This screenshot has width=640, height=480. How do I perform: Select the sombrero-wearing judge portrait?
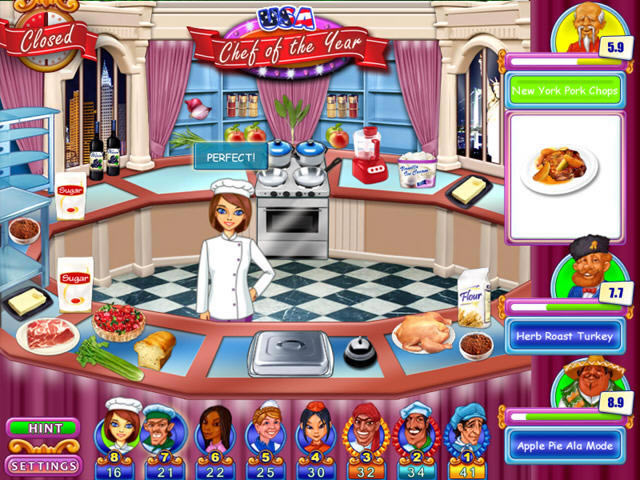pyautogui.click(x=584, y=380)
